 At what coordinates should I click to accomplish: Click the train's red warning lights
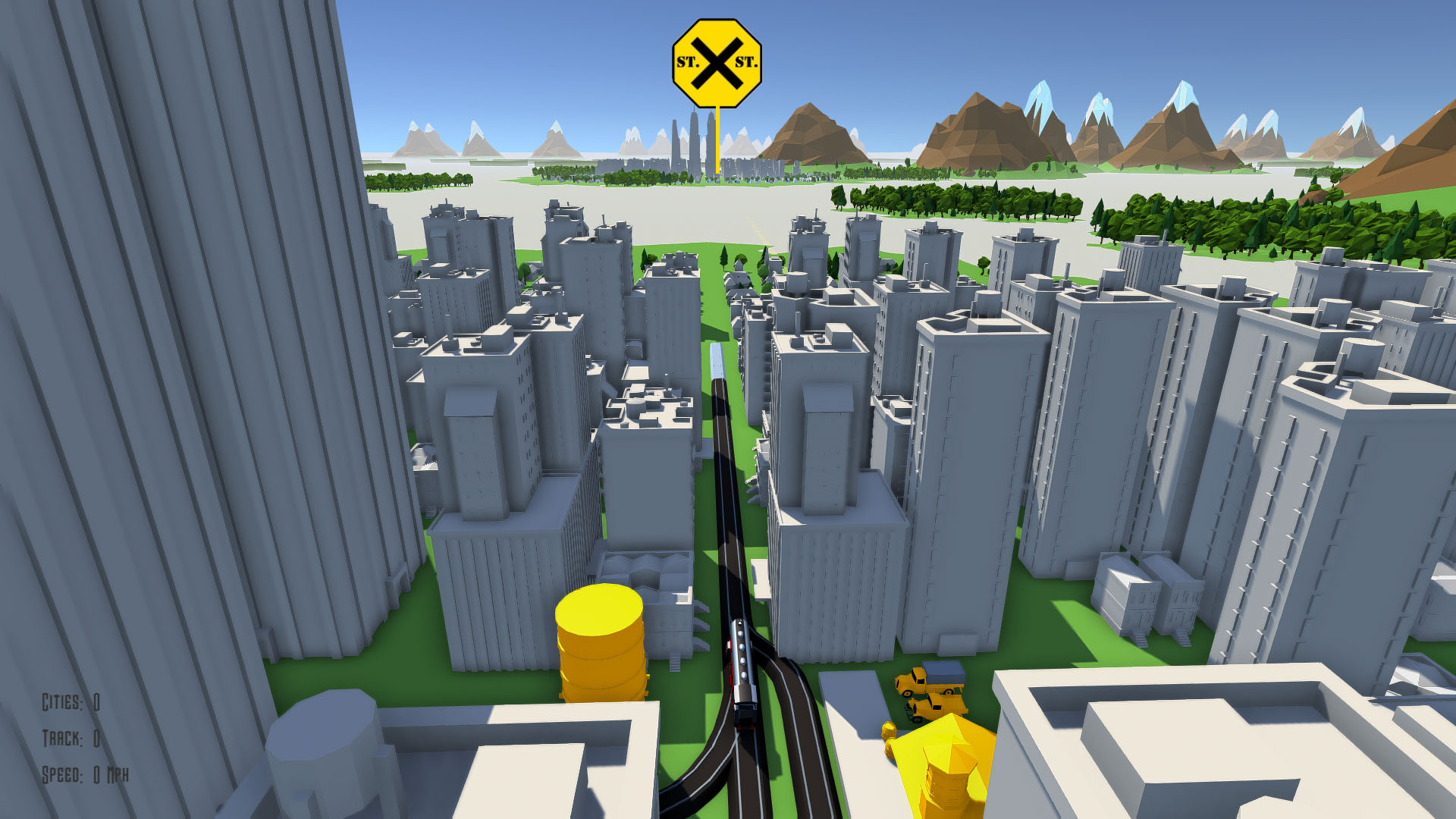745,726
